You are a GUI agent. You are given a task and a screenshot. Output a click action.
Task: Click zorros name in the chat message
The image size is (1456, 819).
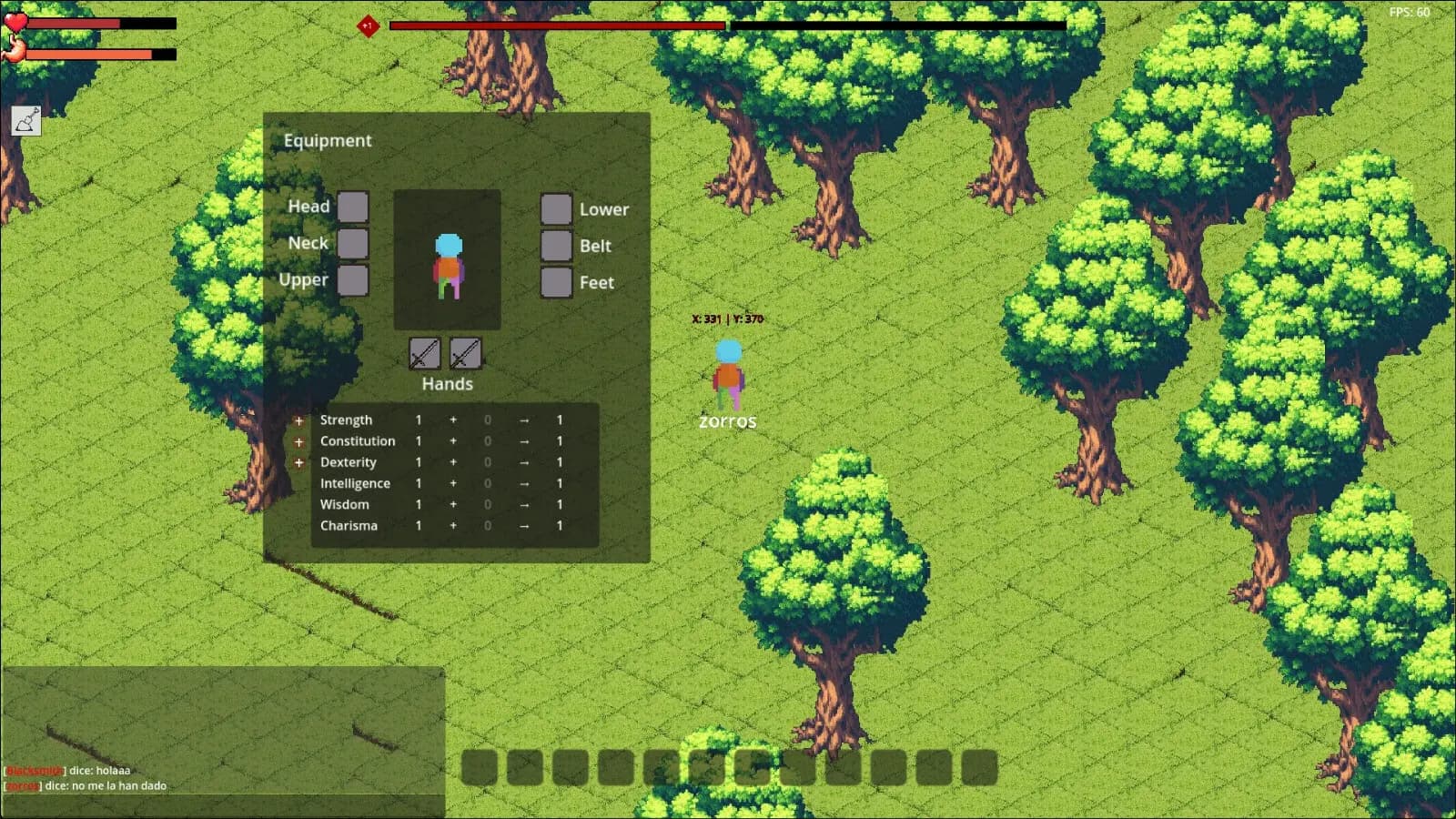pos(25,784)
